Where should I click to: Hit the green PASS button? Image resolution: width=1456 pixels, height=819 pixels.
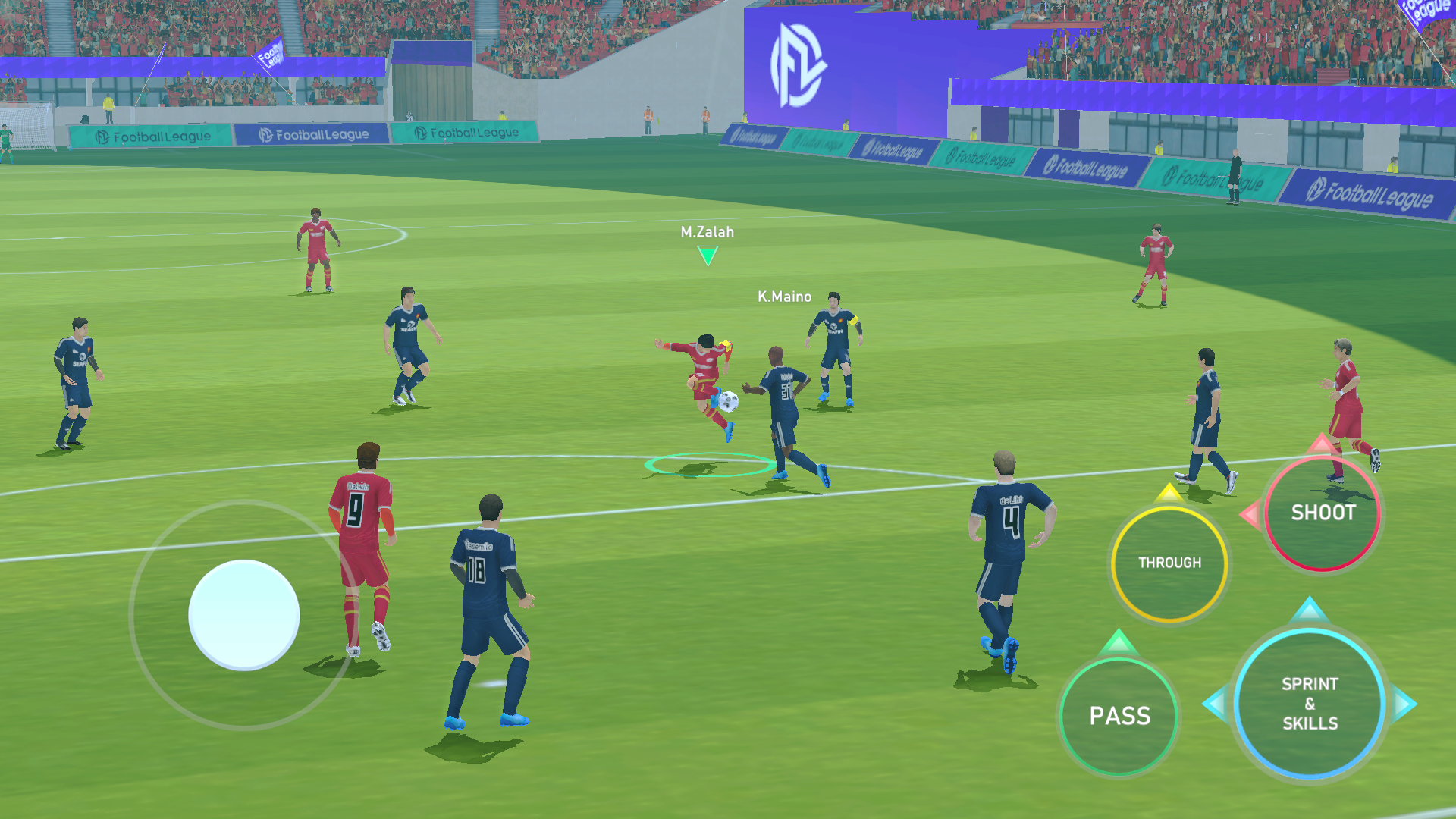click(1119, 716)
